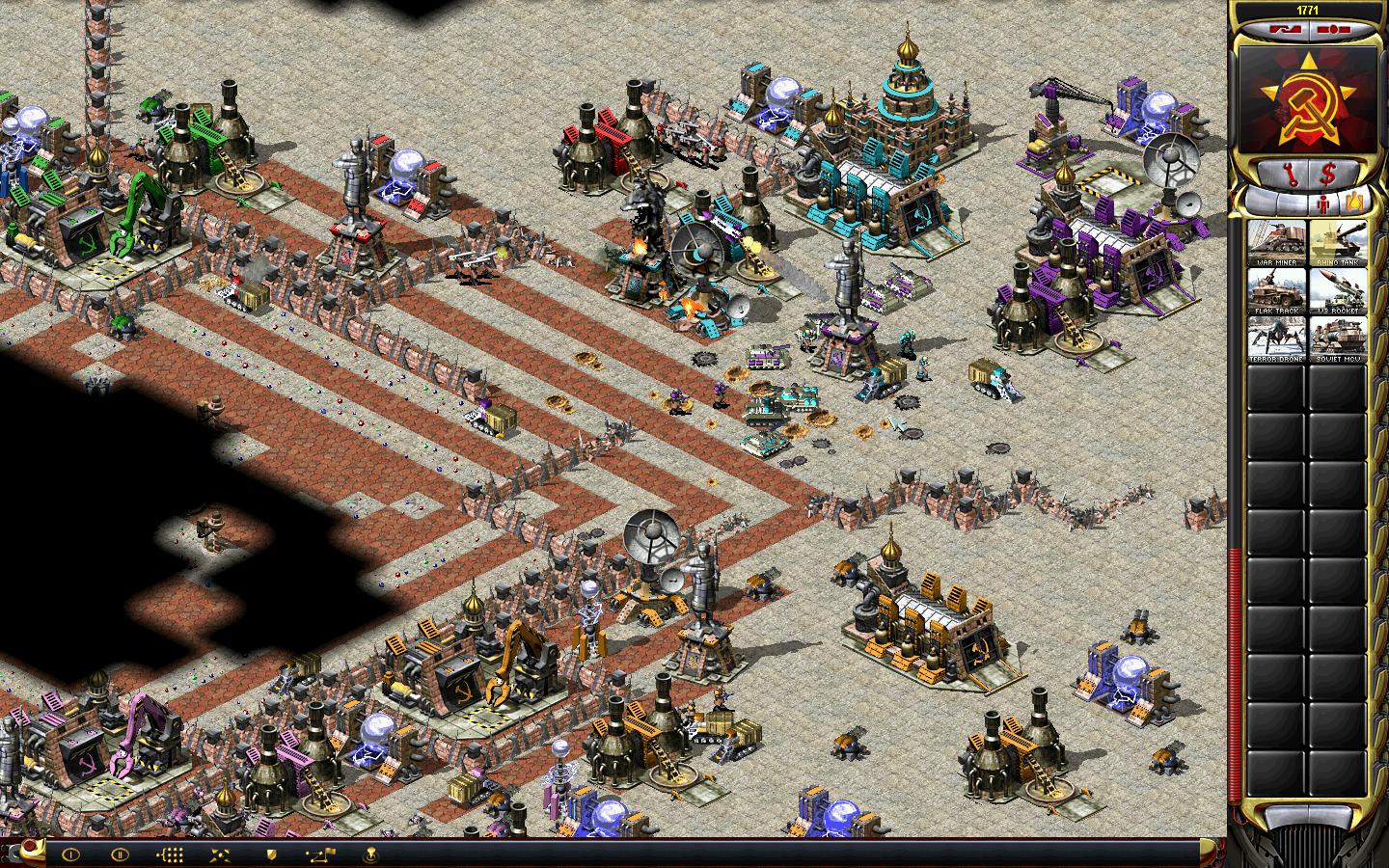
Task: Place a beacon using the beacon button
Action: tap(370, 854)
